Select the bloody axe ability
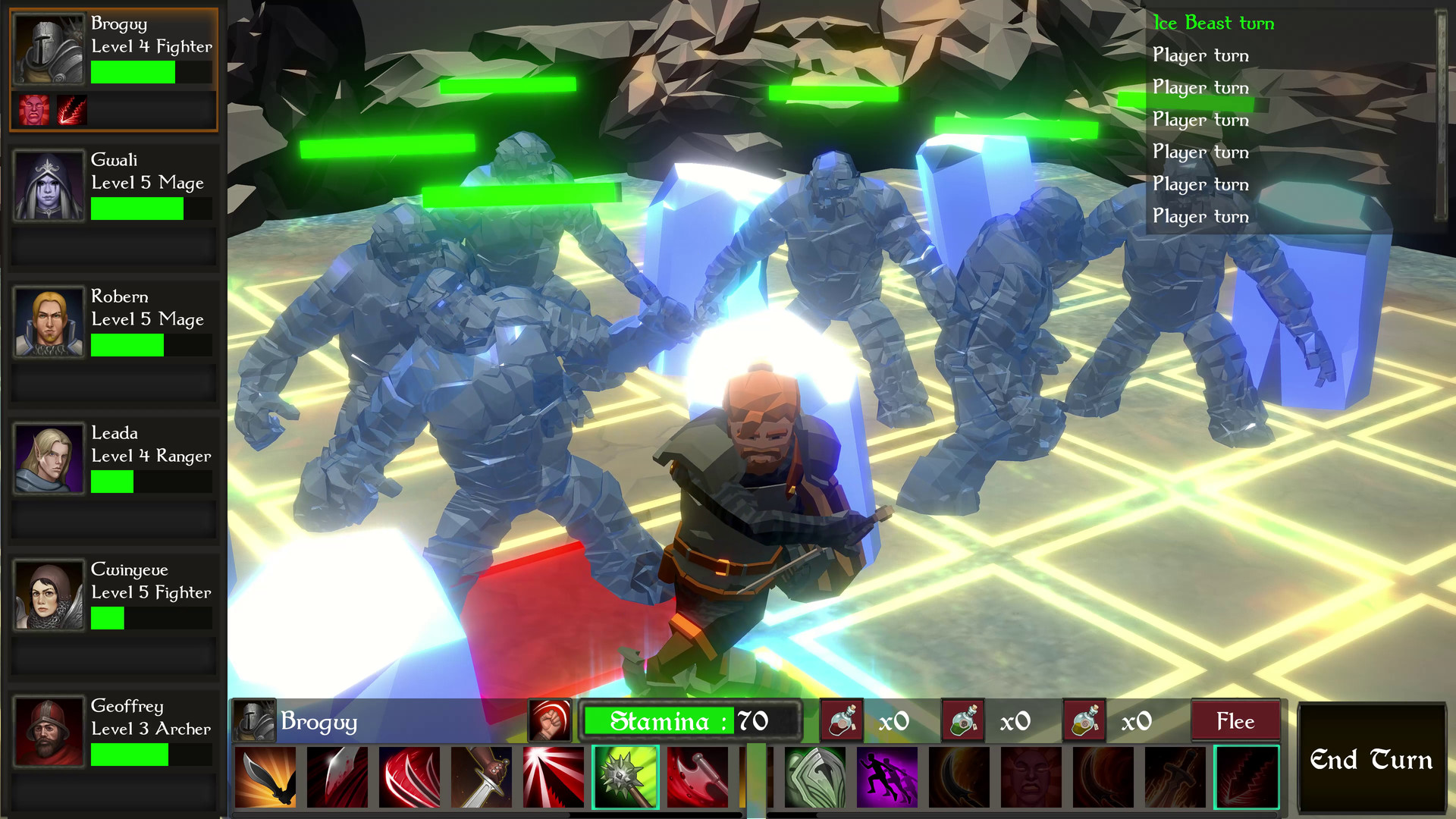This screenshot has height=819, width=1456. (x=699, y=777)
